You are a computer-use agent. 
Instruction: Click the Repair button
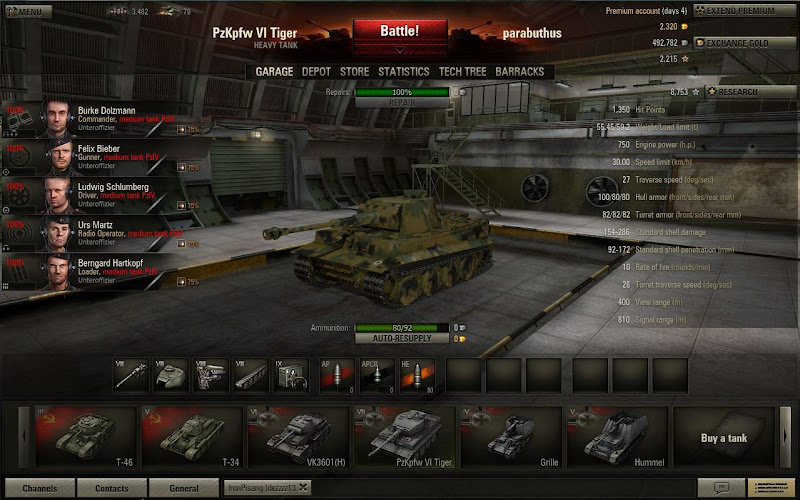click(x=400, y=102)
